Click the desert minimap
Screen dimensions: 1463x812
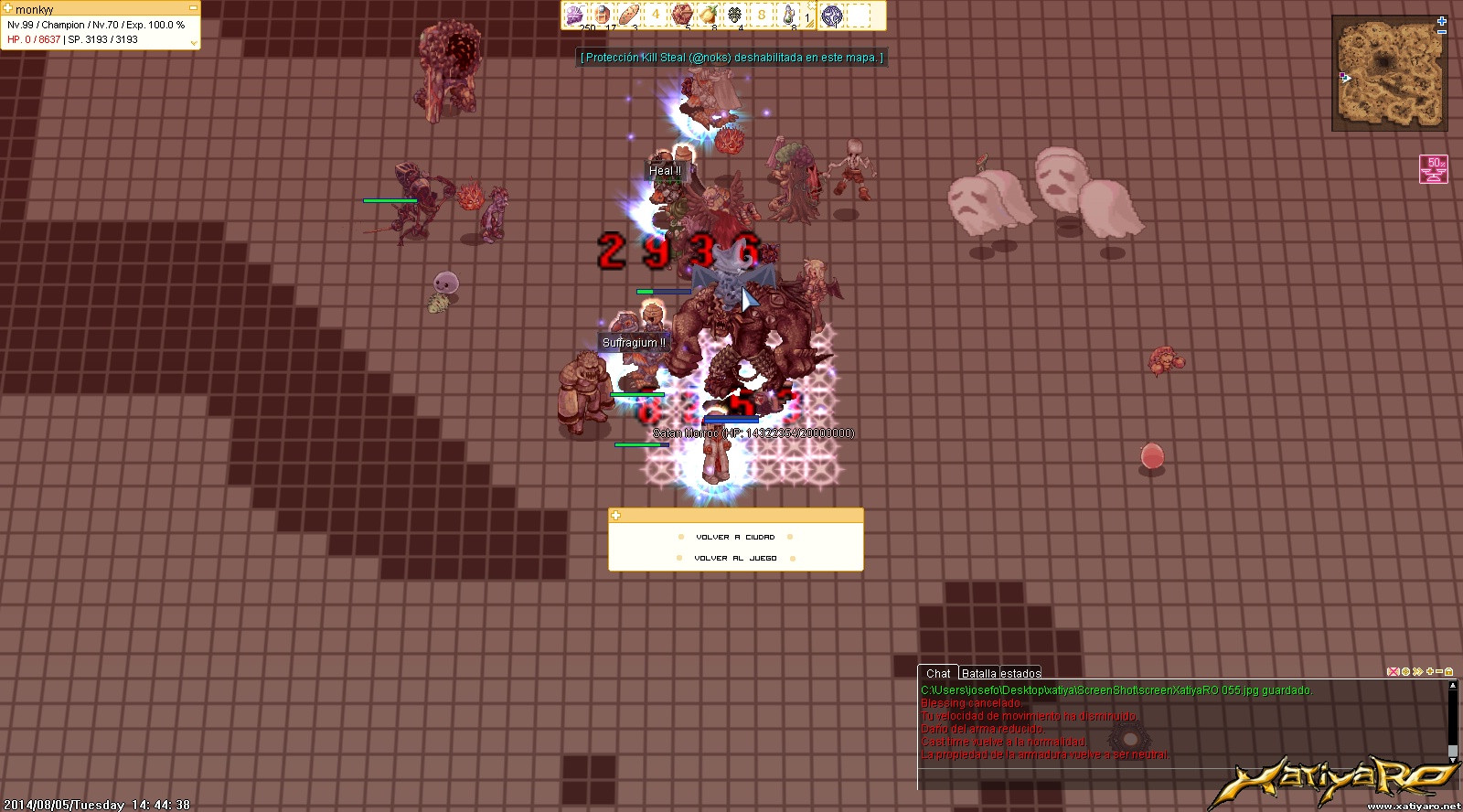tap(1390, 73)
